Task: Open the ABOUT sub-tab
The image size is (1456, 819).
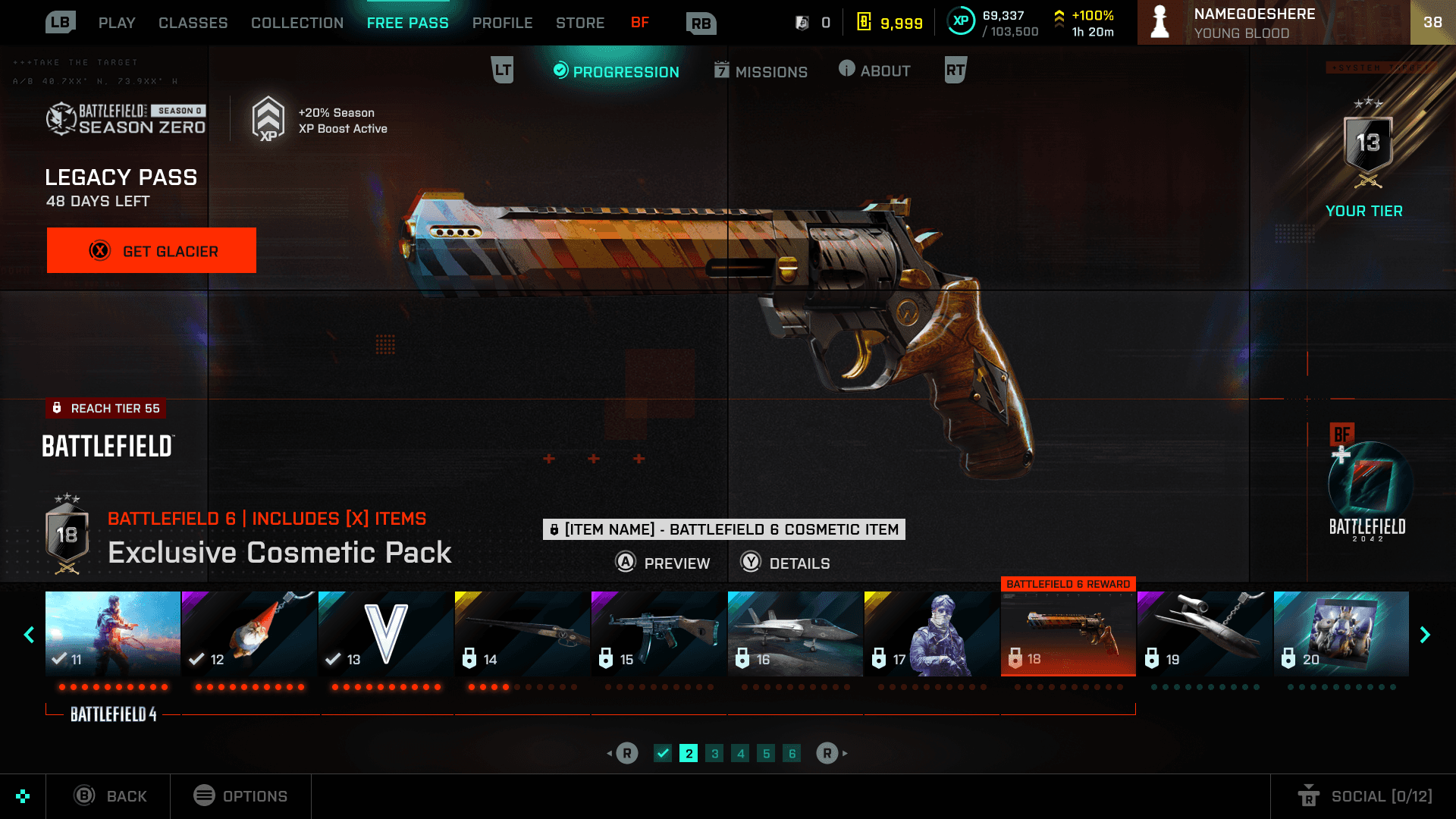Action: (x=874, y=71)
